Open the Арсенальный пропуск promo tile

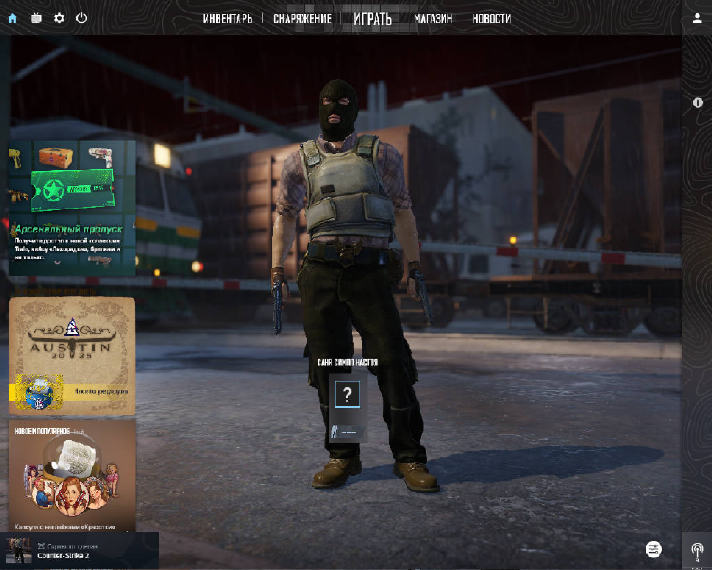click(x=72, y=207)
